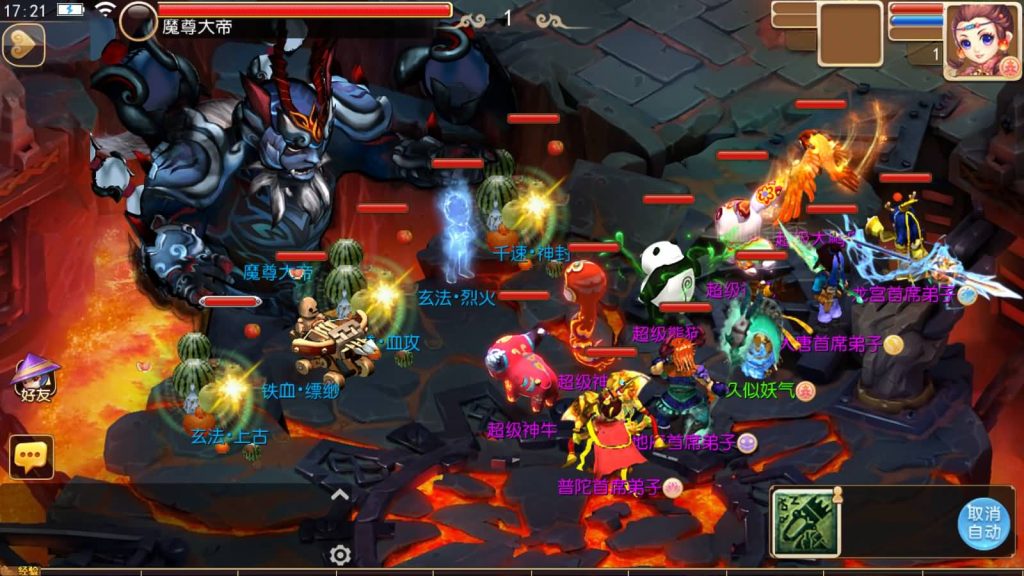1024x576 pixels.
Task: Click the golden heart-arrow button
Action: (x=23, y=44)
